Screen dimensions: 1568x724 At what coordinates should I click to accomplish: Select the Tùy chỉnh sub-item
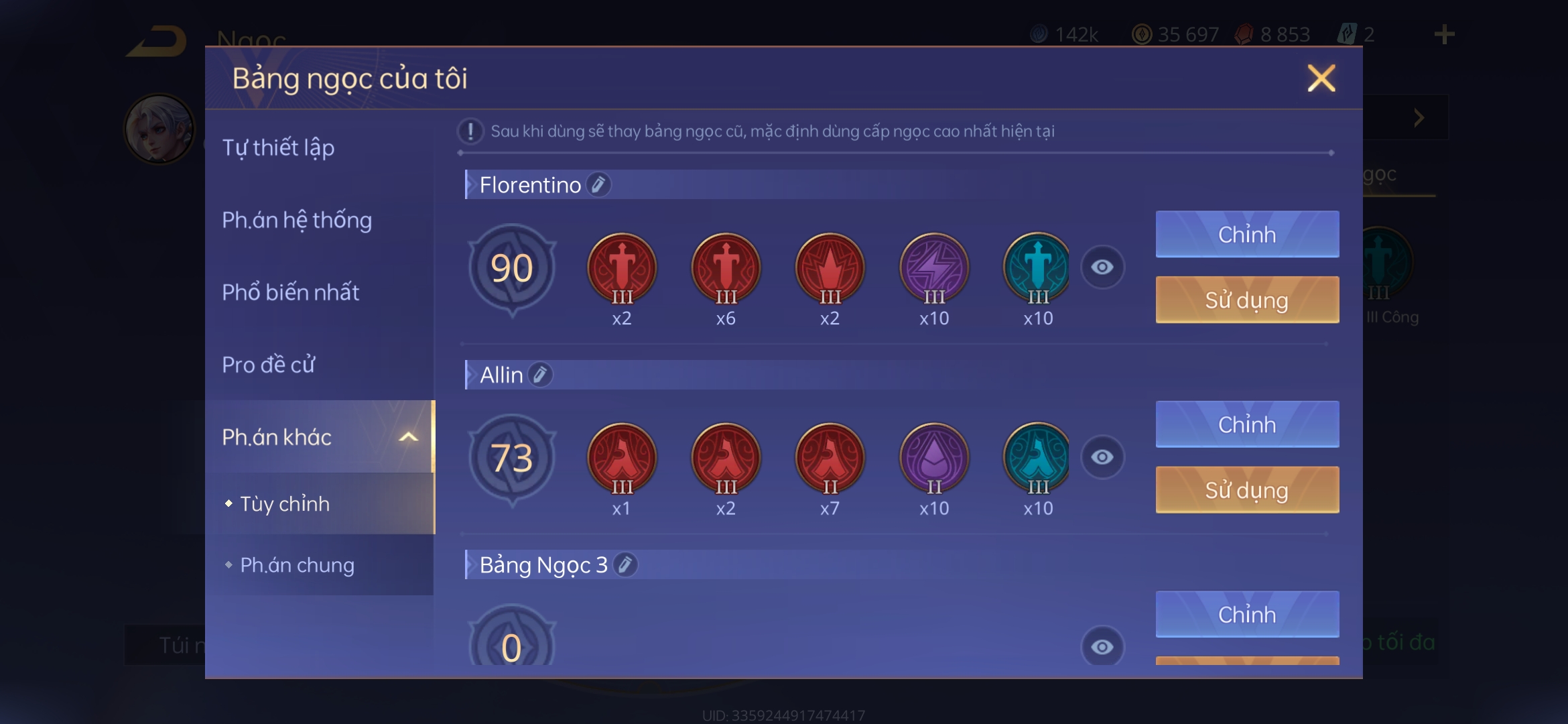[x=284, y=504]
